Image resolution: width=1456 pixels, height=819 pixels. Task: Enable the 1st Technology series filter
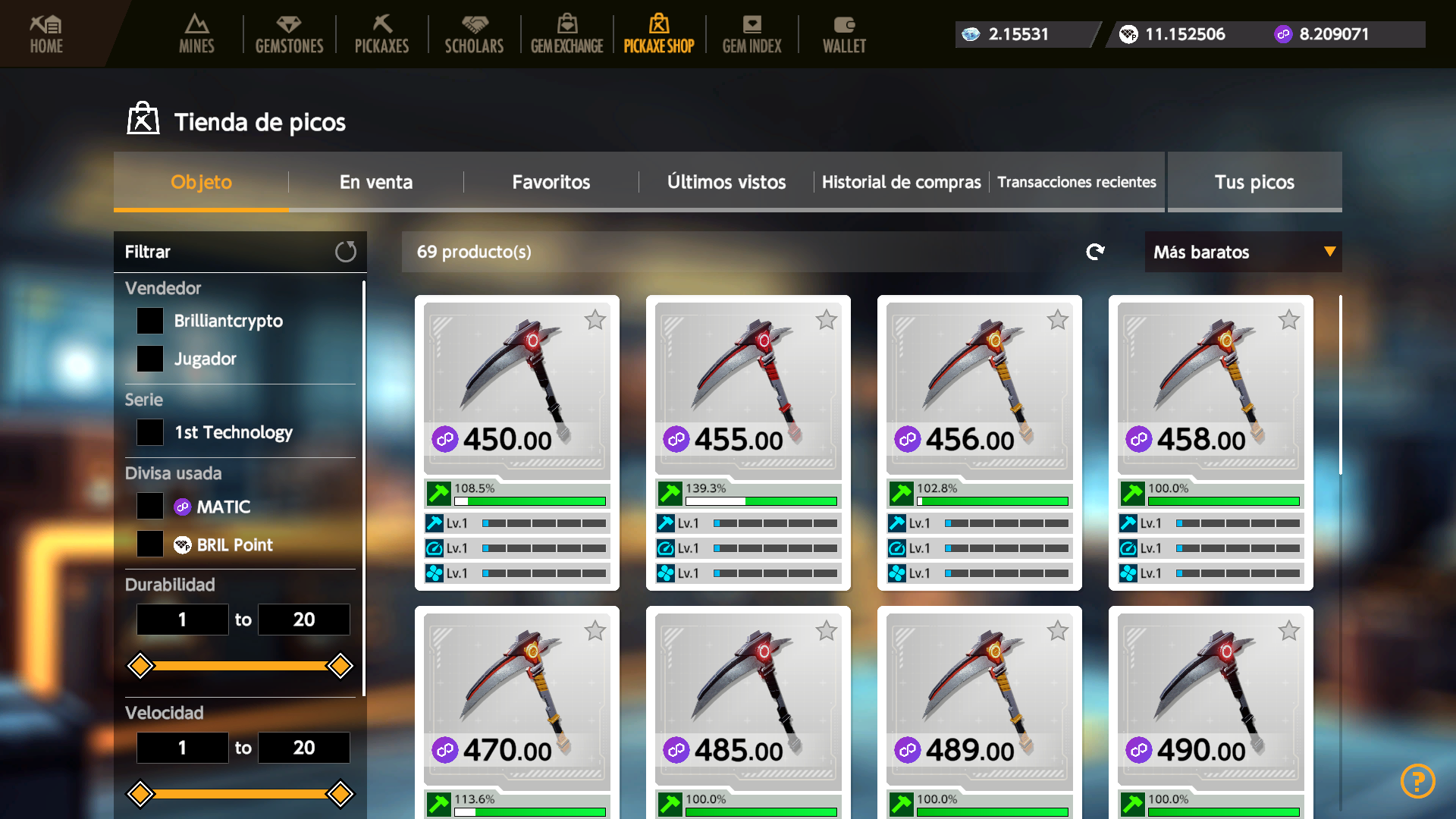[x=150, y=432]
